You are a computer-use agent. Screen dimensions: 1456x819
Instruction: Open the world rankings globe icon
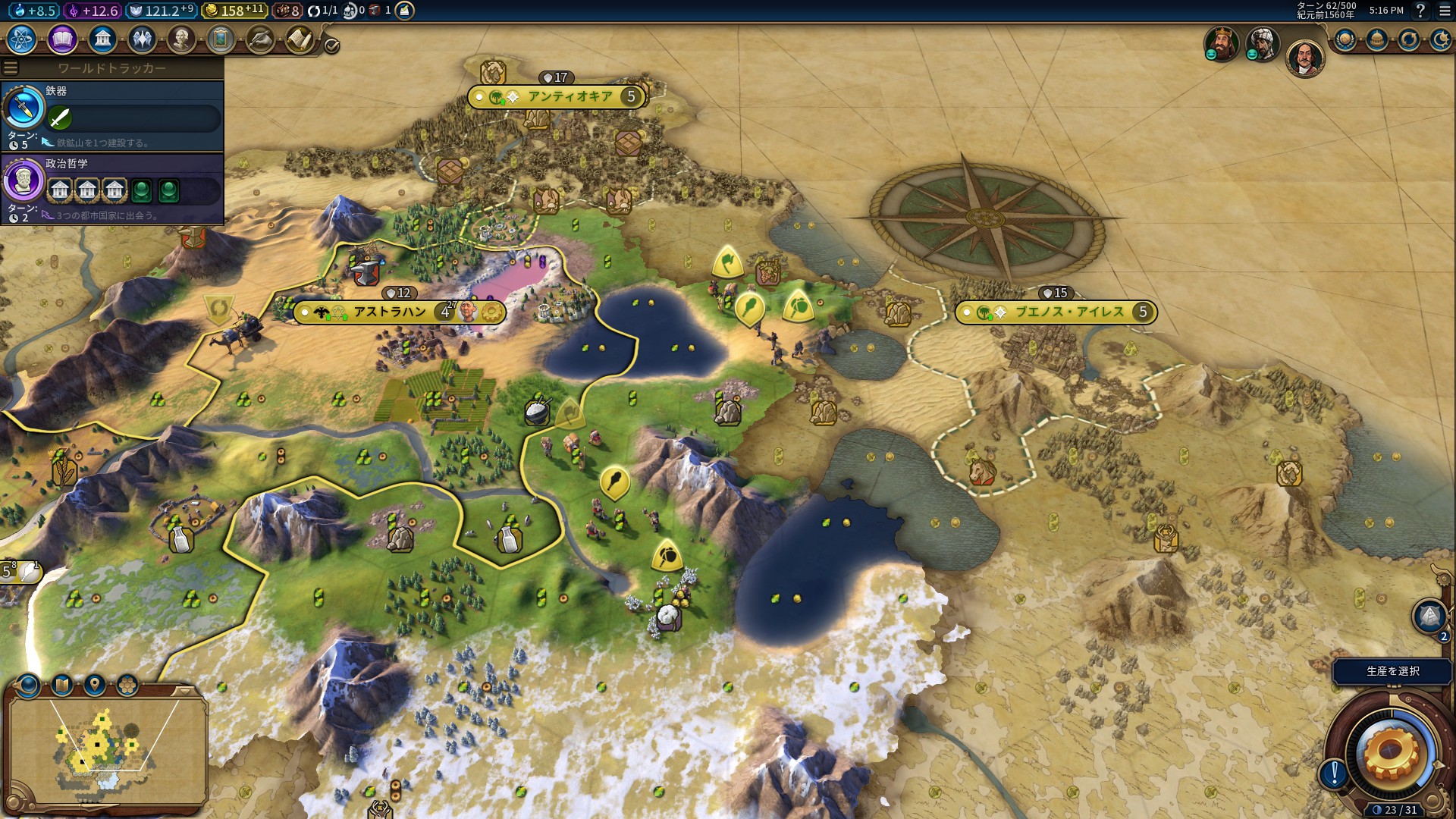tap(1345, 39)
